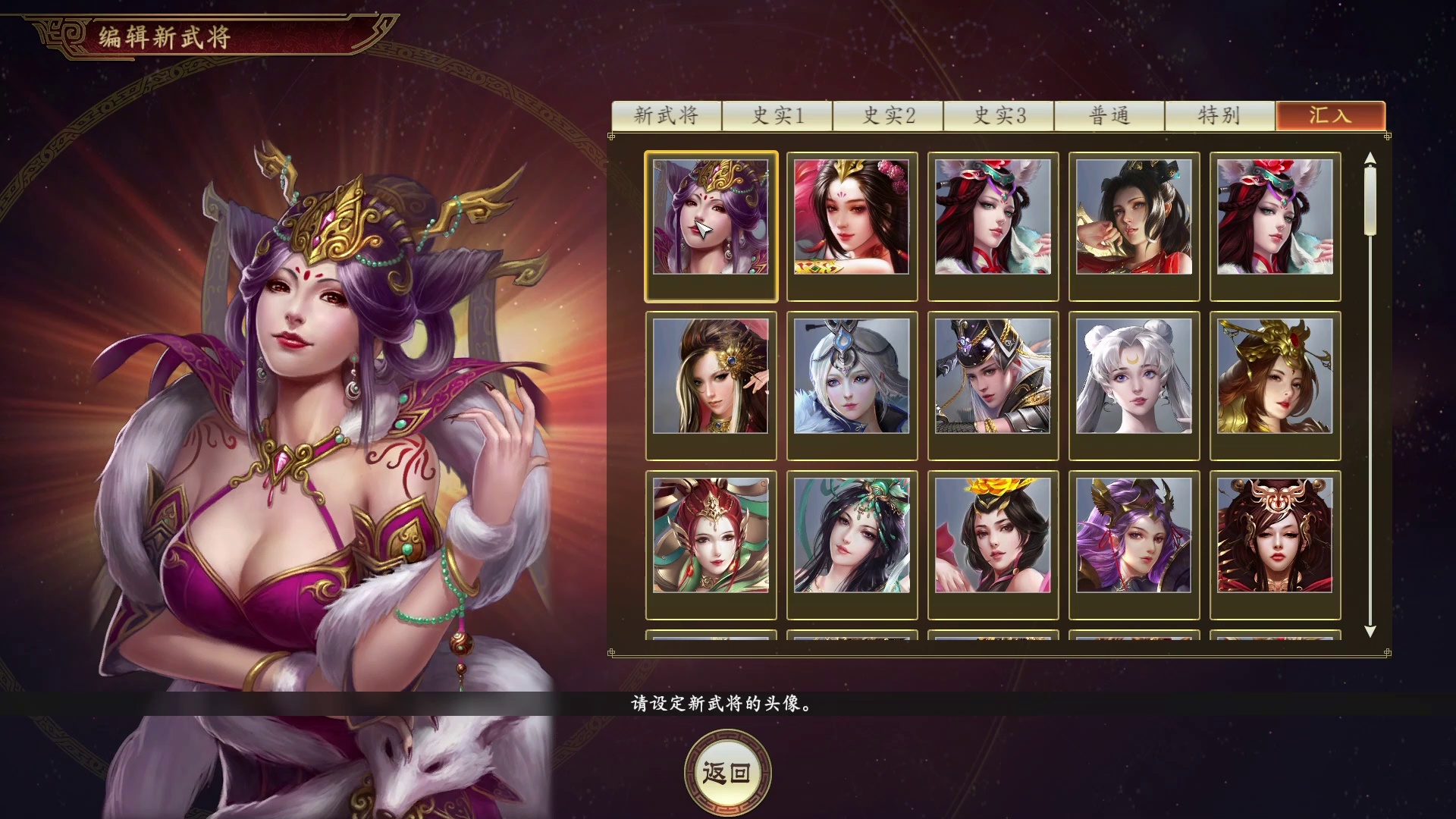Open the 特别 portrait tab
This screenshot has width=1456, height=819.
[x=1219, y=116]
